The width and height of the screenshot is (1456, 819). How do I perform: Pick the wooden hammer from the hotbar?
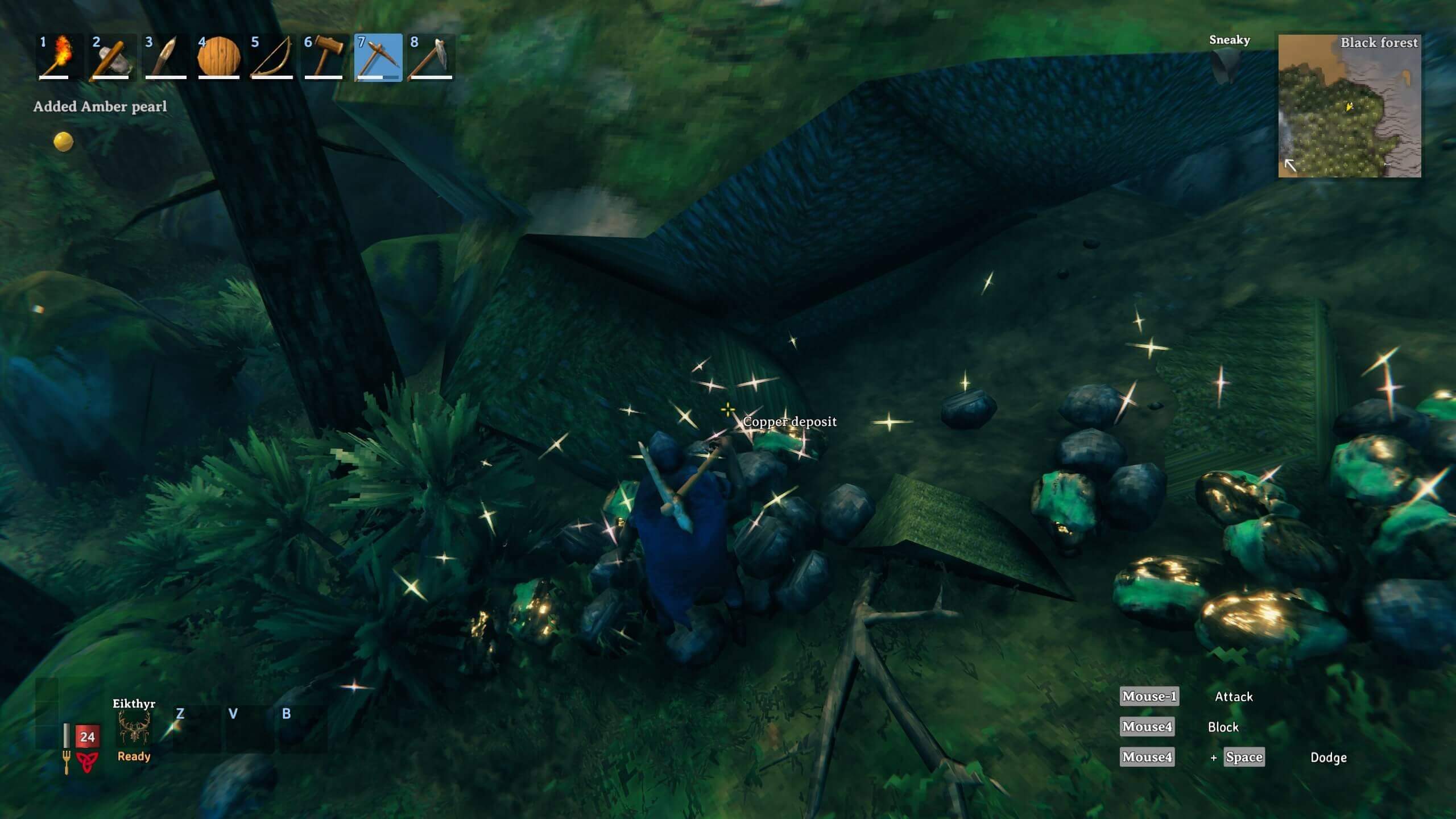click(x=325, y=57)
